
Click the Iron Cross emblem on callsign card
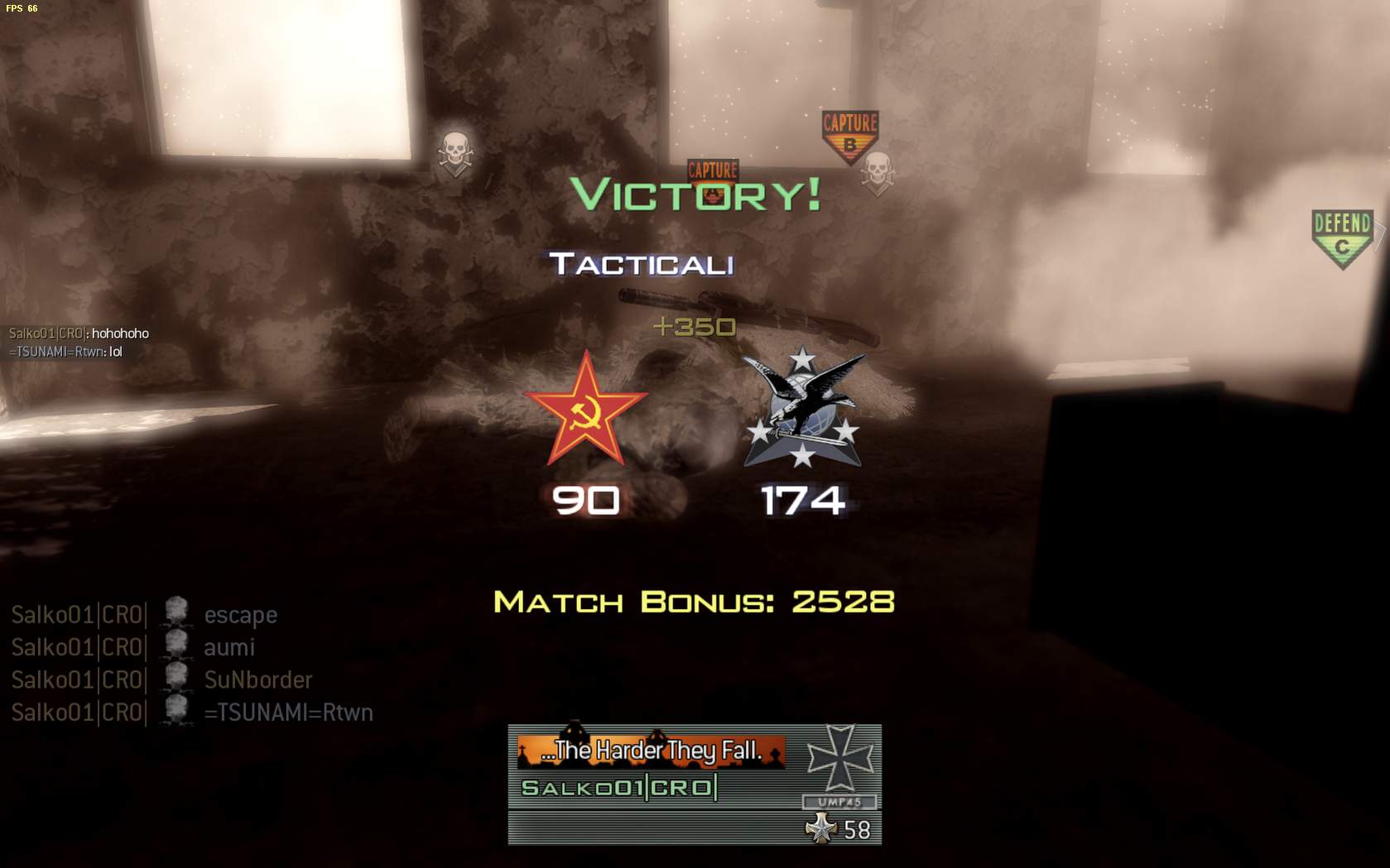coord(839,757)
